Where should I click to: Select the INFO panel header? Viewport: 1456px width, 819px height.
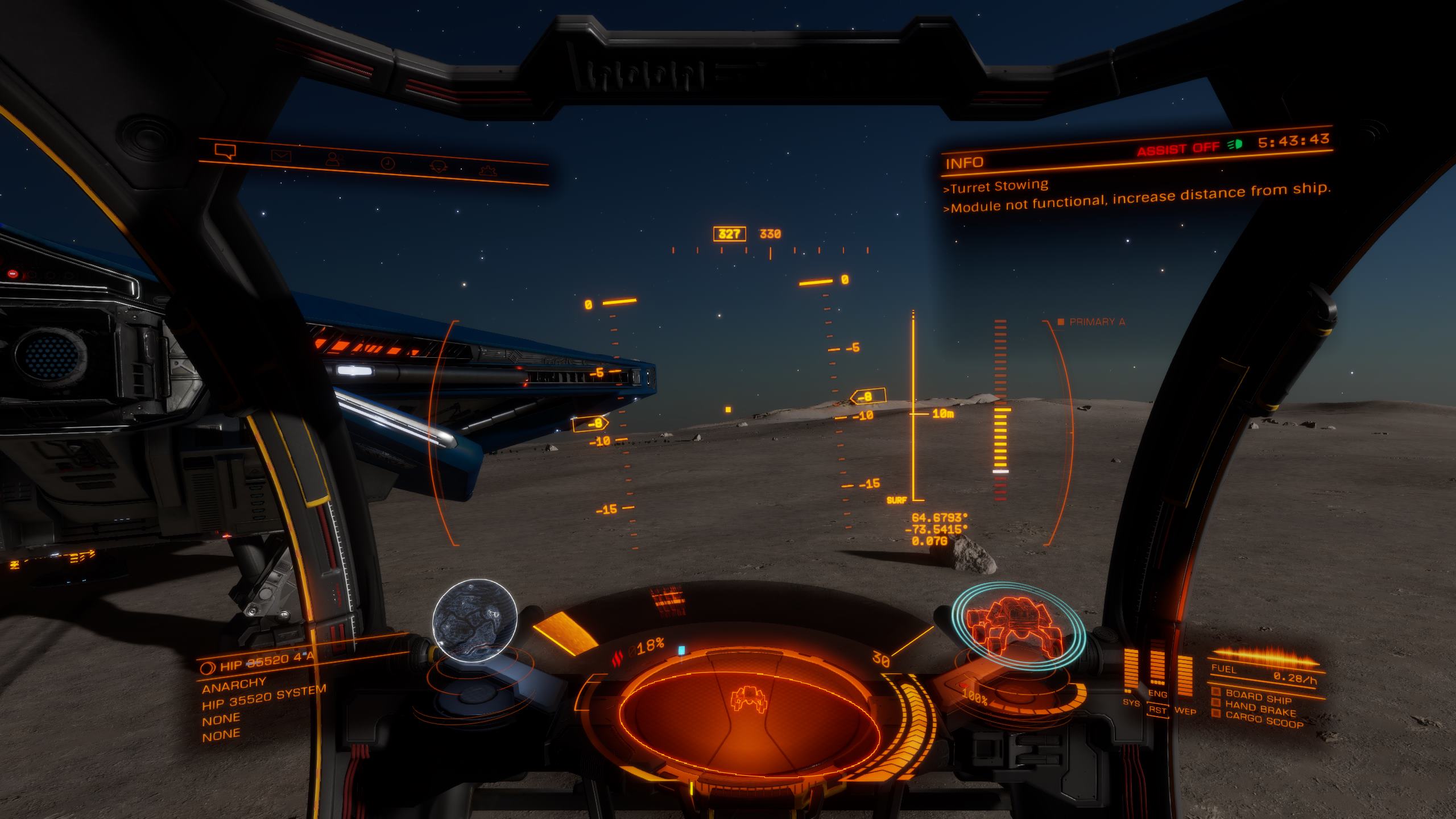pyautogui.click(x=965, y=163)
